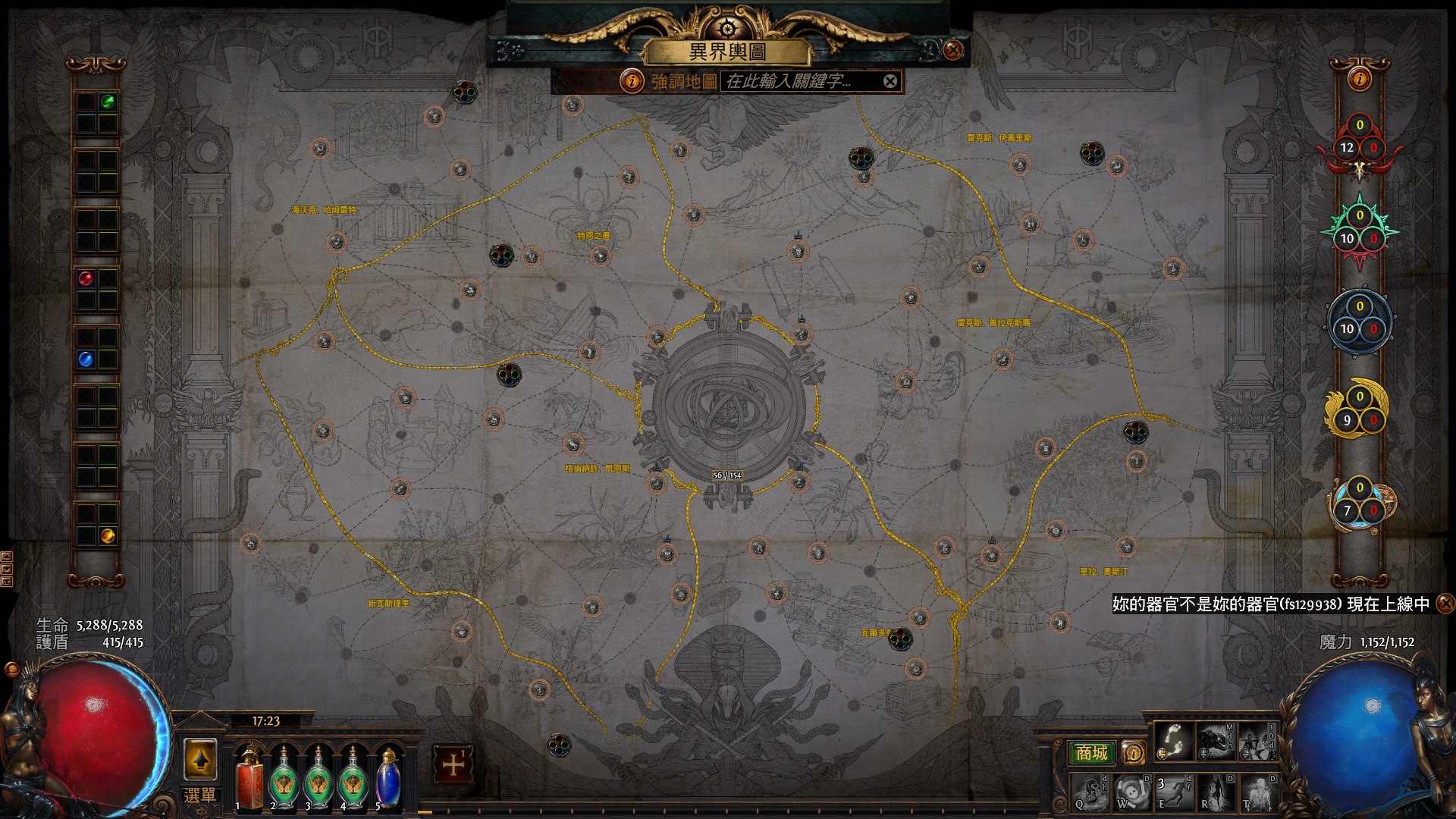
Task: Open the info icon atop right panel
Action: (1360, 78)
